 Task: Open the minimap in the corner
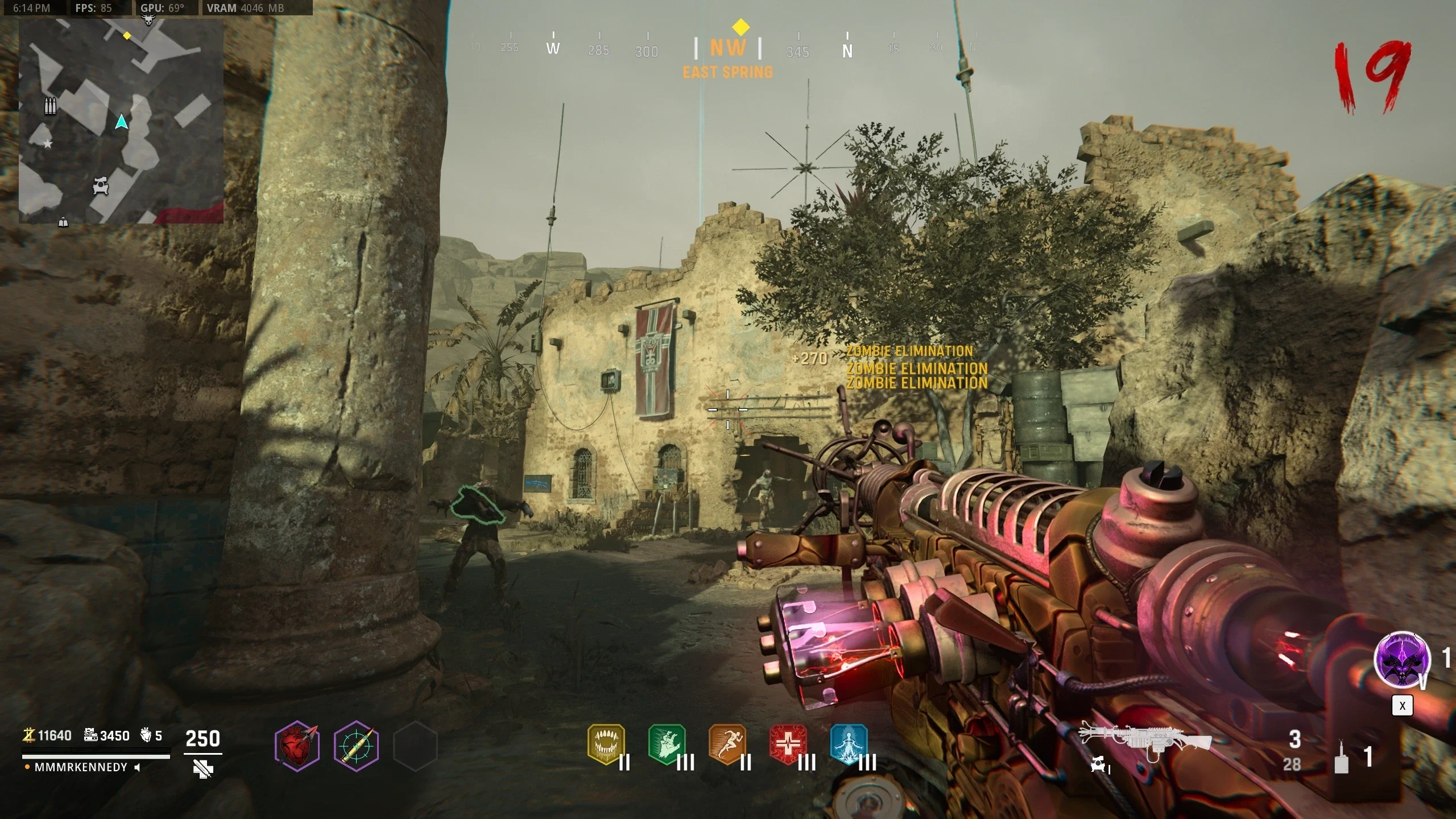121,121
